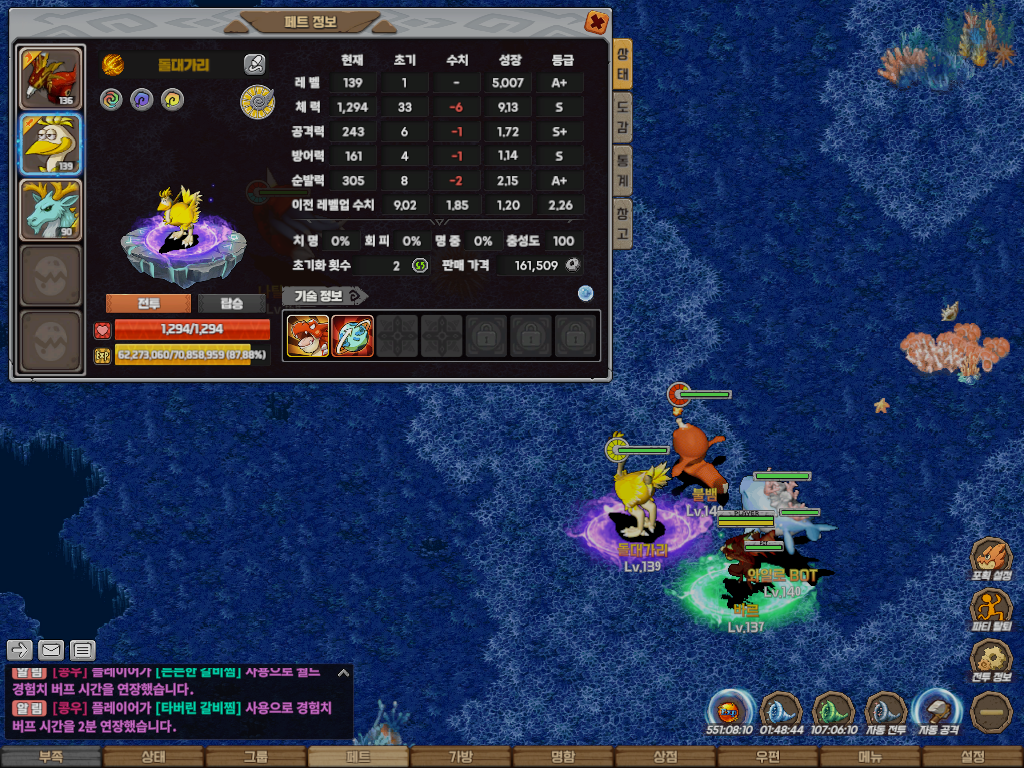Rename the pet with the pencil icon
This screenshot has width=1024, height=768.
[255, 65]
